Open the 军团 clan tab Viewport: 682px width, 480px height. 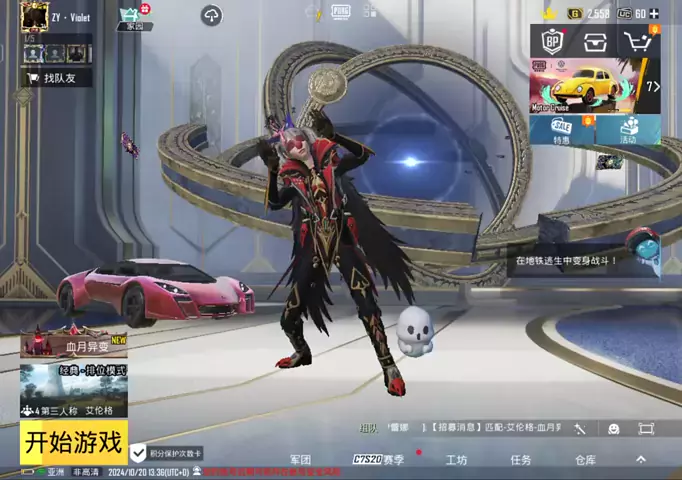pos(300,460)
